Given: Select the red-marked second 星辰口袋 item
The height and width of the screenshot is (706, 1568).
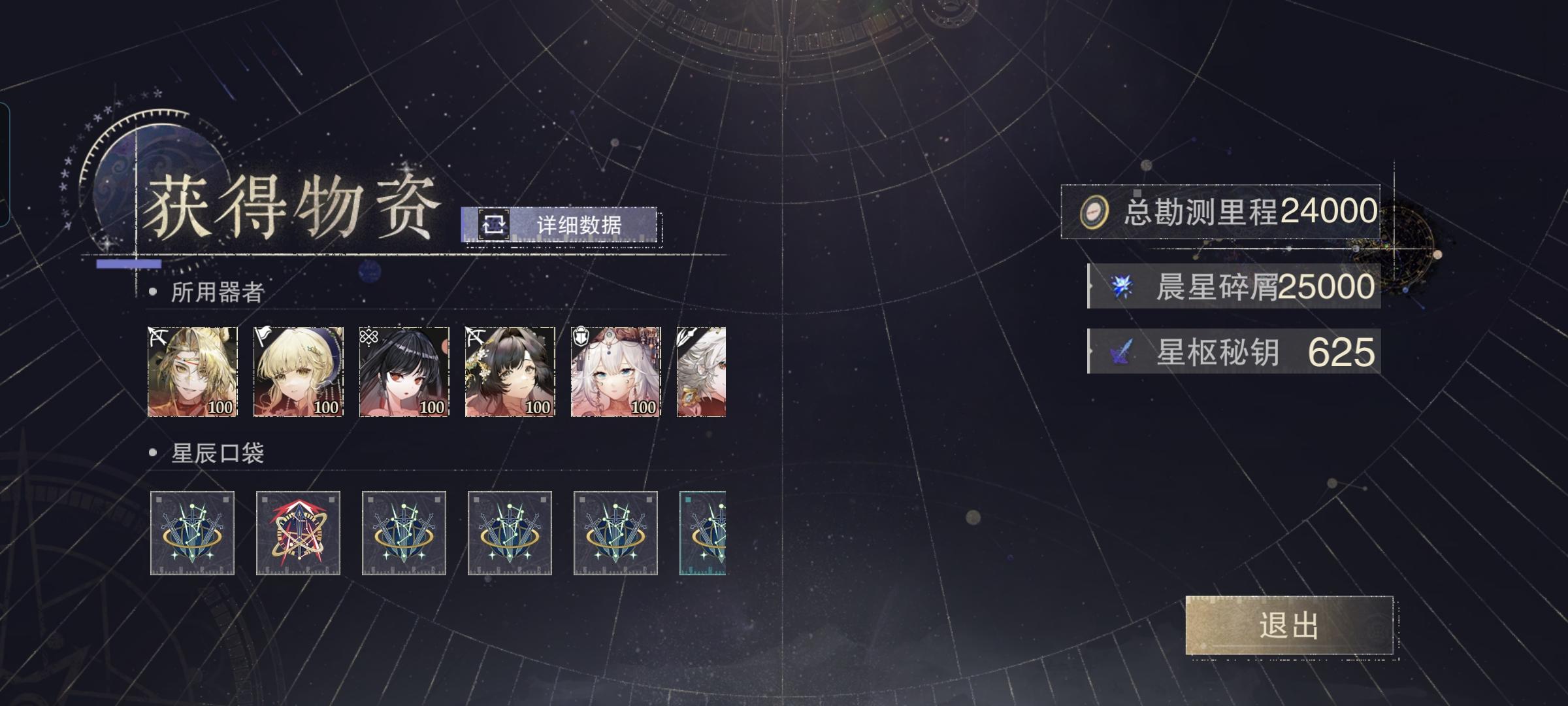Looking at the screenshot, I should coord(297,533).
